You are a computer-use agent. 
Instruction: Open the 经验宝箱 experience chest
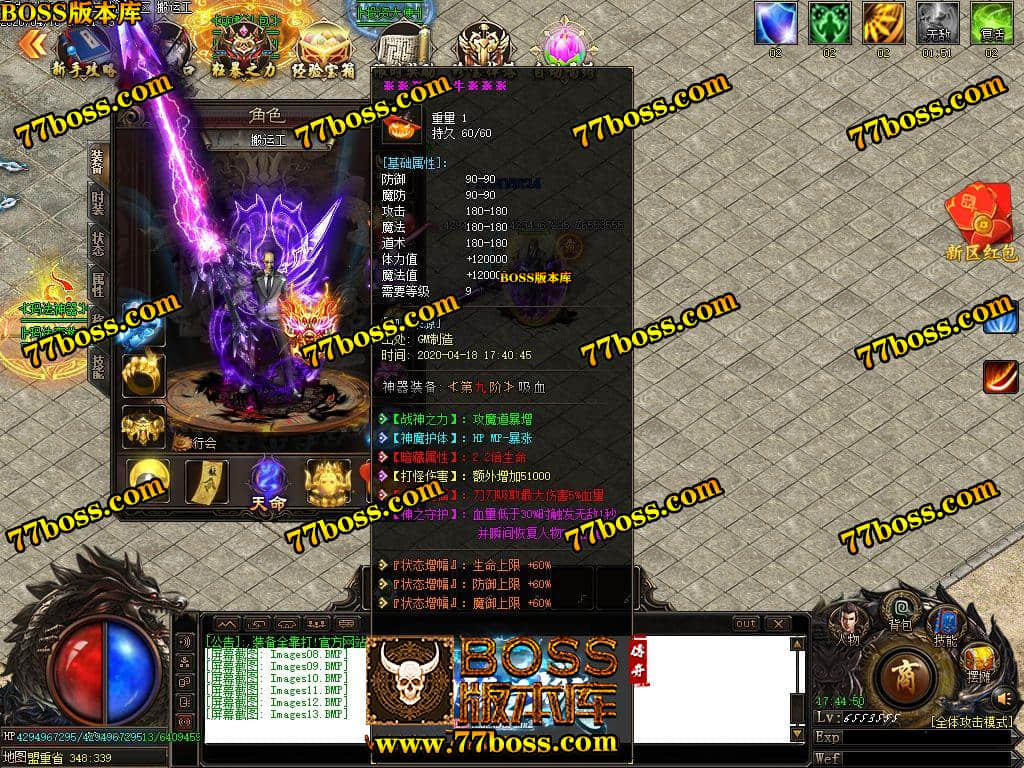pyautogui.click(x=323, y=50)
